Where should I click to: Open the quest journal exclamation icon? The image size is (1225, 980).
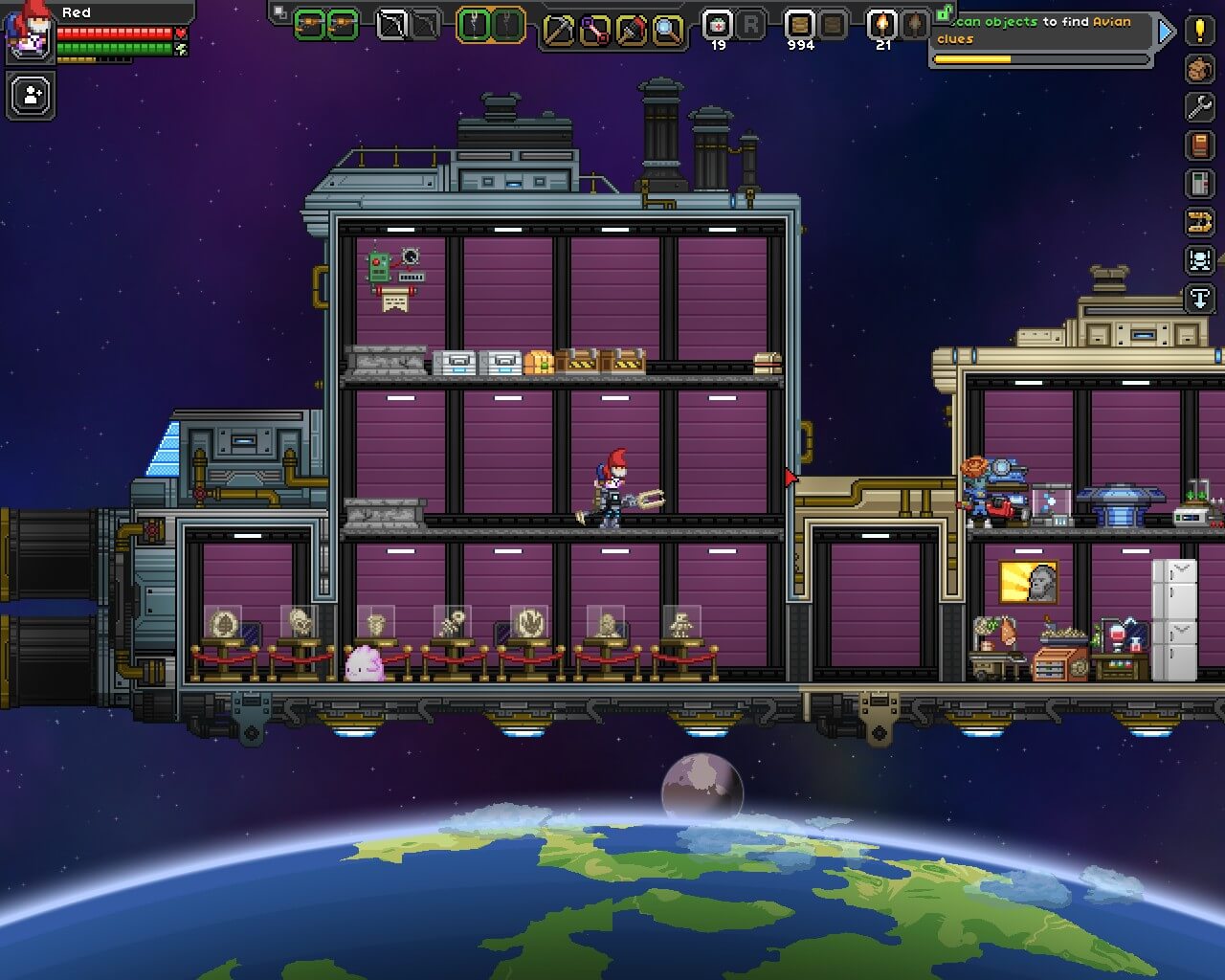1199,30
